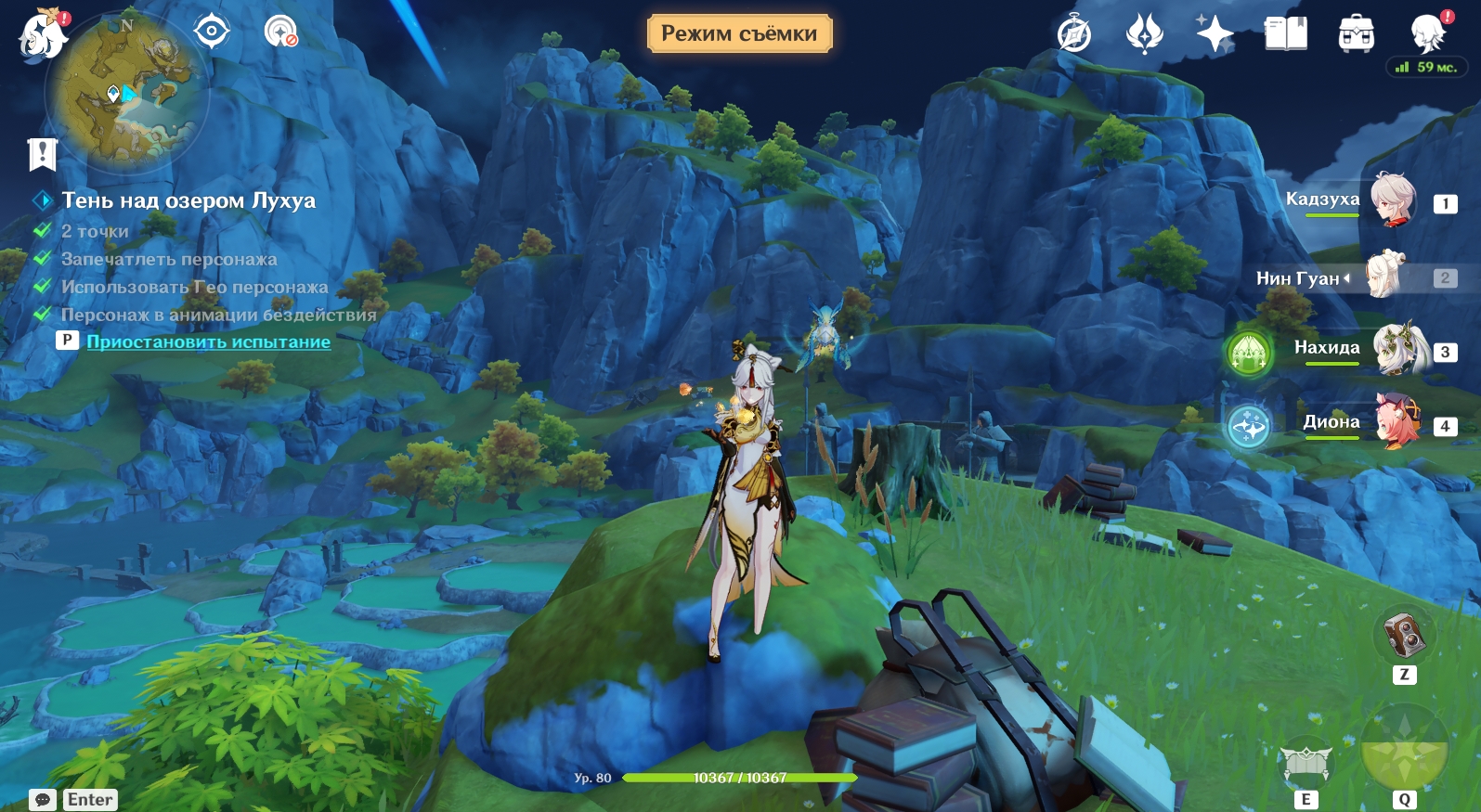Screen dimensions: 1481x812
Task: Select party member Нин Гуан
Action: 1386,277
